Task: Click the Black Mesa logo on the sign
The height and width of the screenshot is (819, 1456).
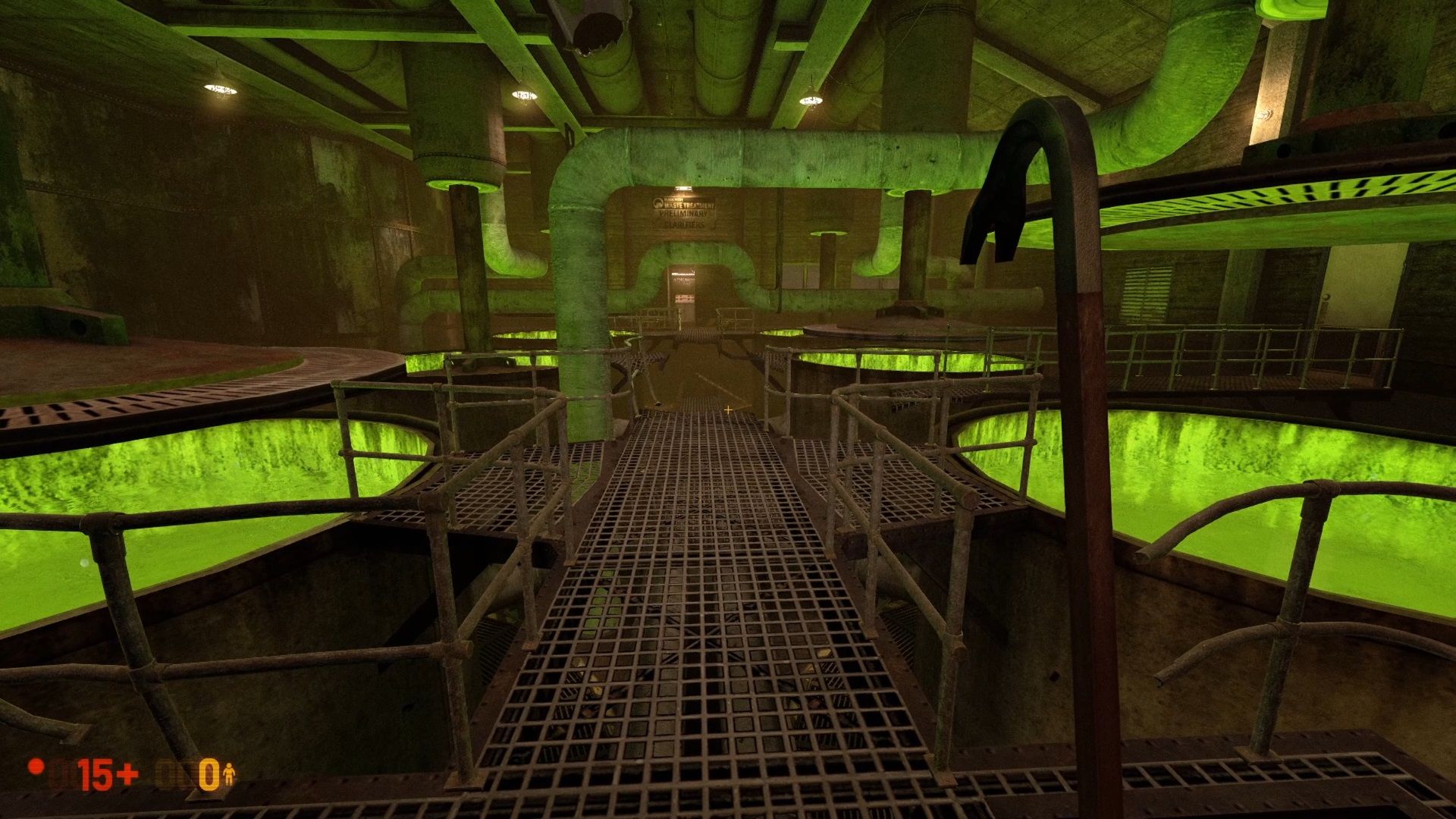Action: (x=658, y=203)
